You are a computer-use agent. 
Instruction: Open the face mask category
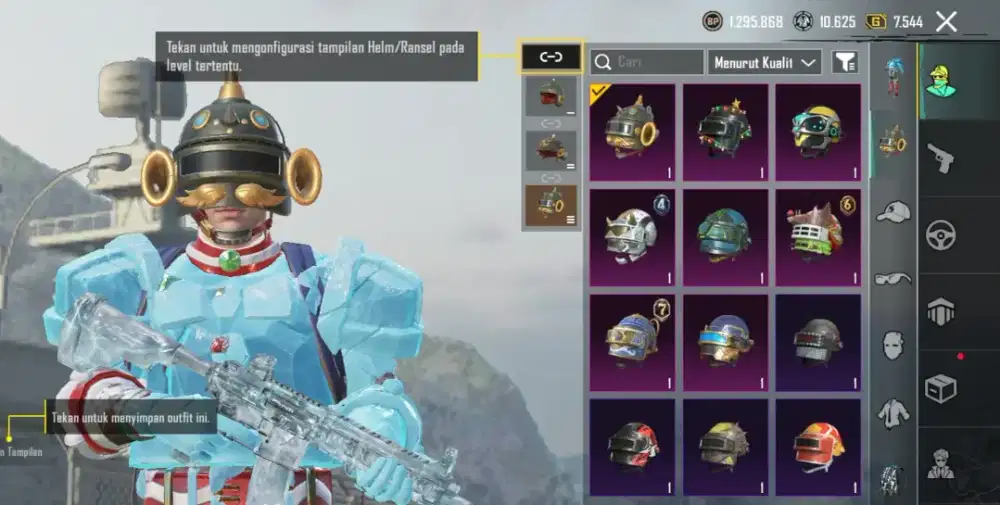pyautogui.click(x=893, y=345)
